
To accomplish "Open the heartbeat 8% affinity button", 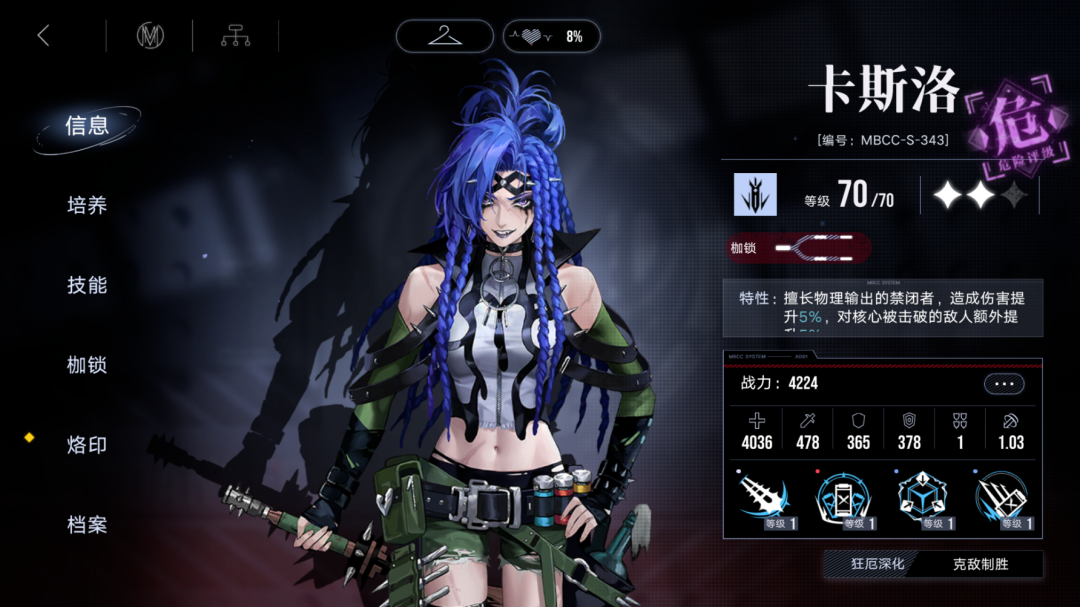I will coord(551,36).
